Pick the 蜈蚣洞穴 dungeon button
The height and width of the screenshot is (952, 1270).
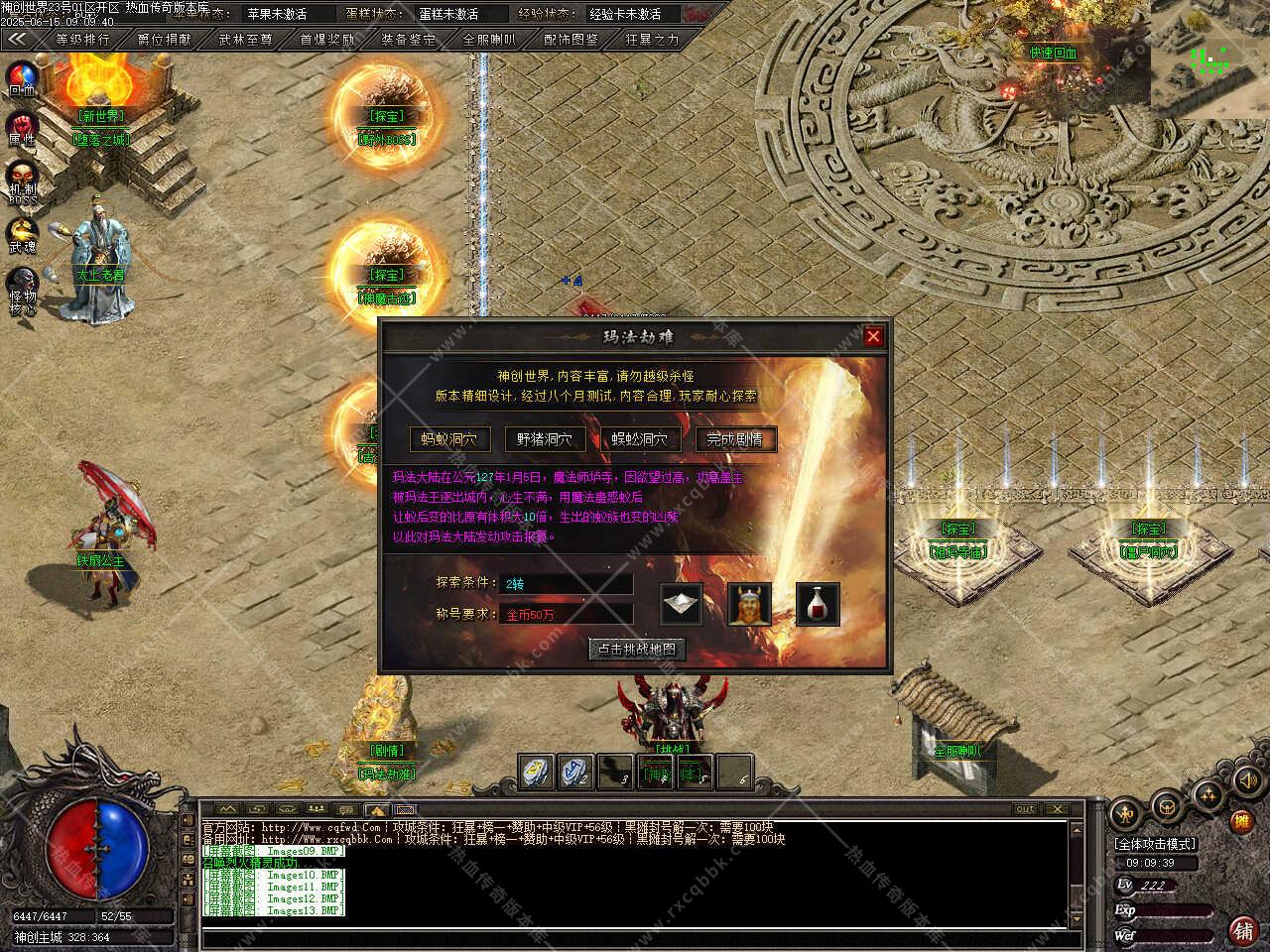(640, 439)
